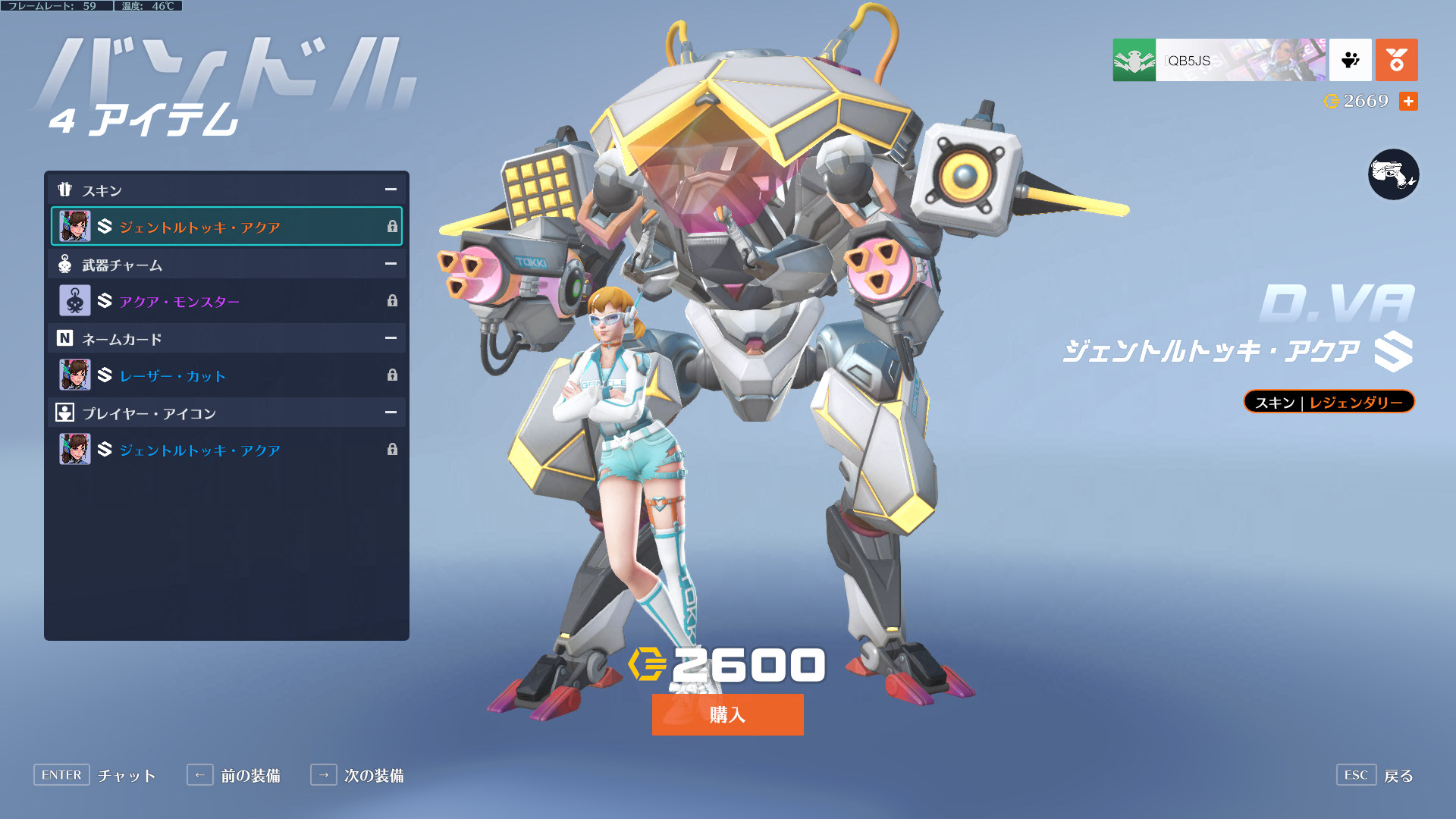The height and width of the screenshot is (819, 1456).
Task: Buy the bundle with the 購入 button
Action: pos(727,714)
